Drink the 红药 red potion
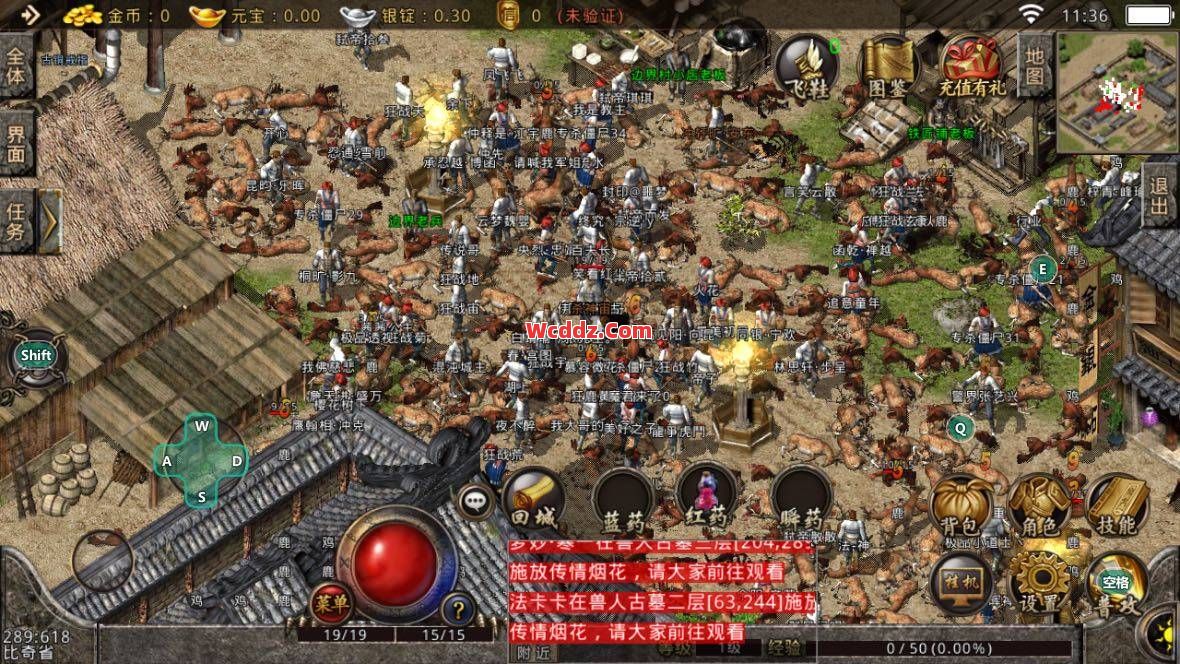 707,496
